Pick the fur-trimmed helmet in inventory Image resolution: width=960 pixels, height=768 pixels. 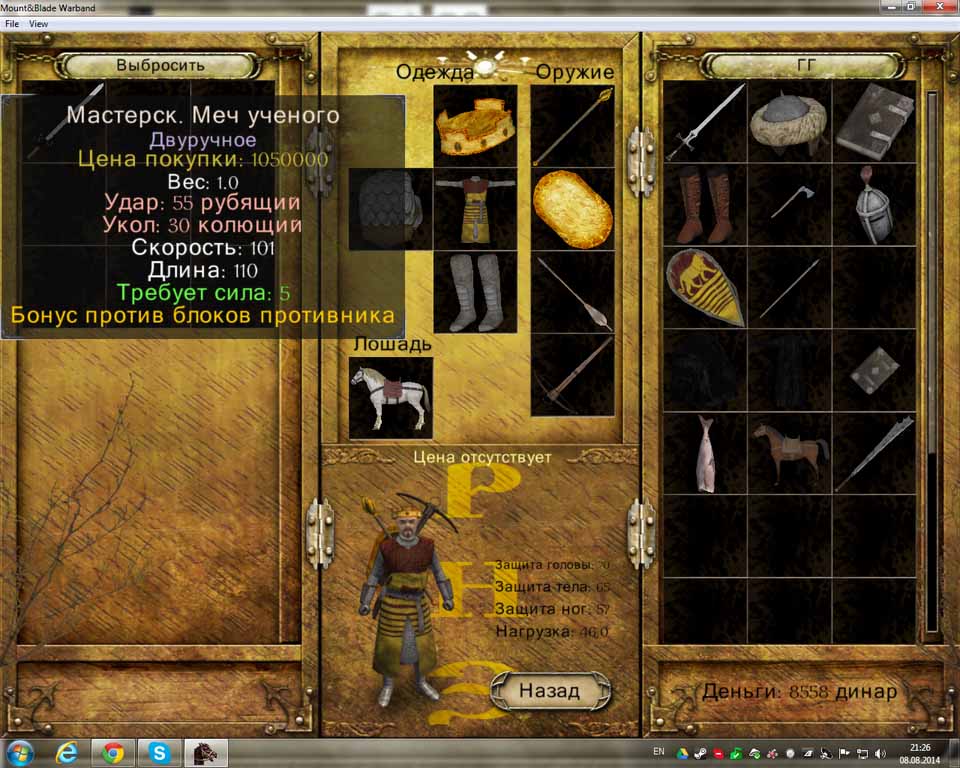[788, 122]
